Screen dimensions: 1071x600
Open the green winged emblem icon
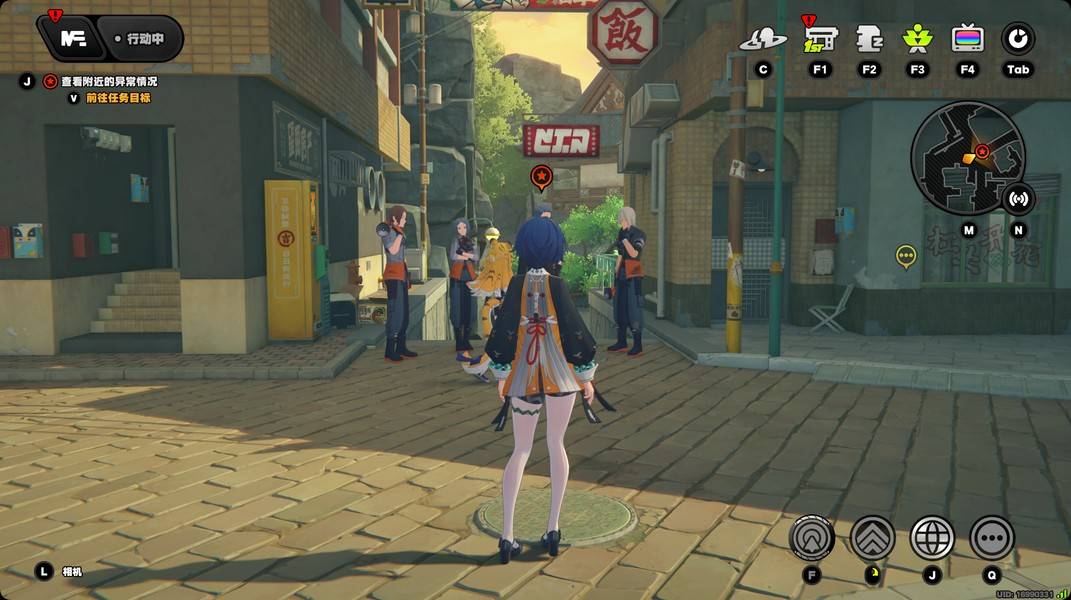click(x=917, y=39)
